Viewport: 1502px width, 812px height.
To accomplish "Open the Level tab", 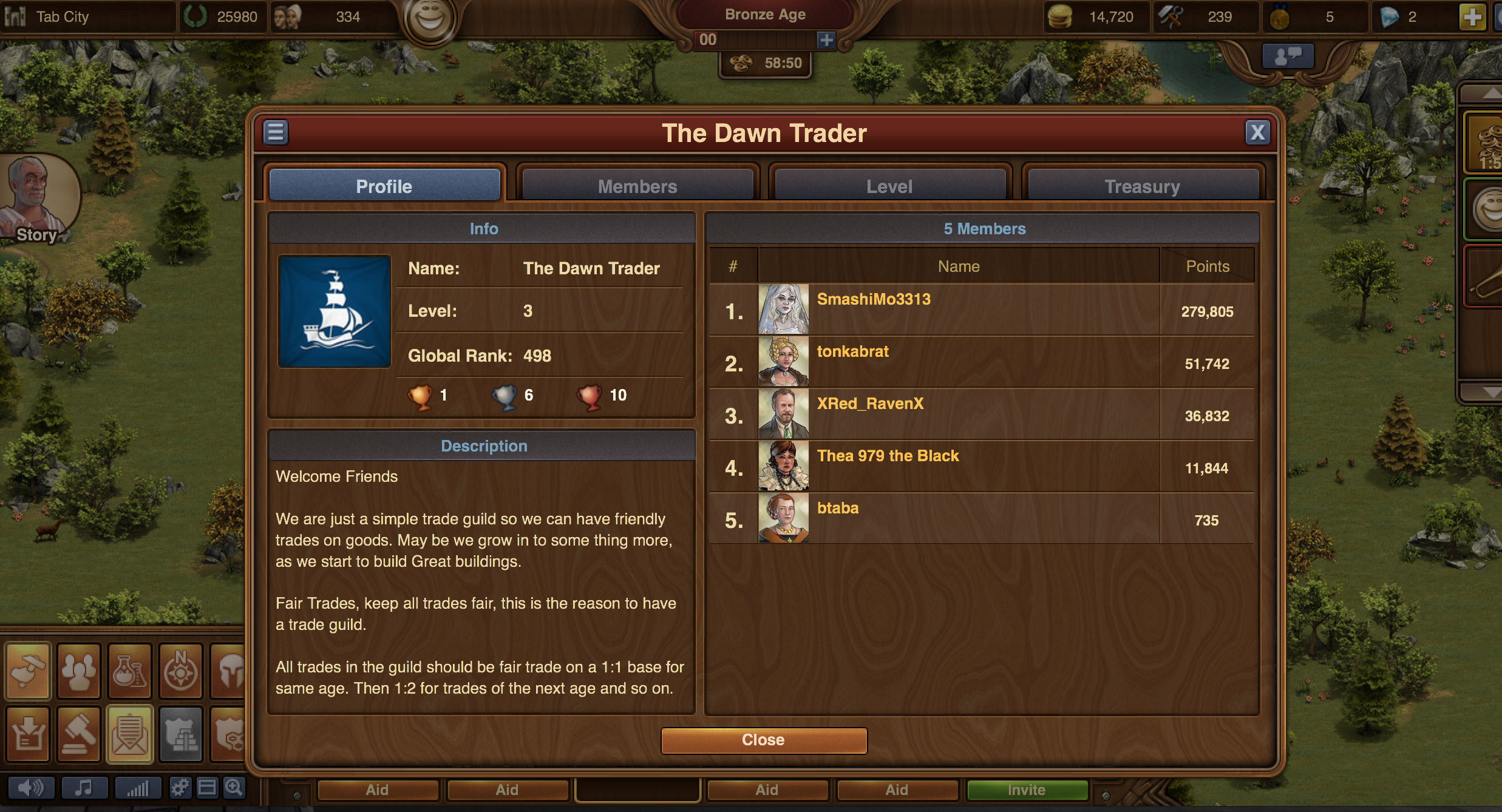I will click(889, 186).
